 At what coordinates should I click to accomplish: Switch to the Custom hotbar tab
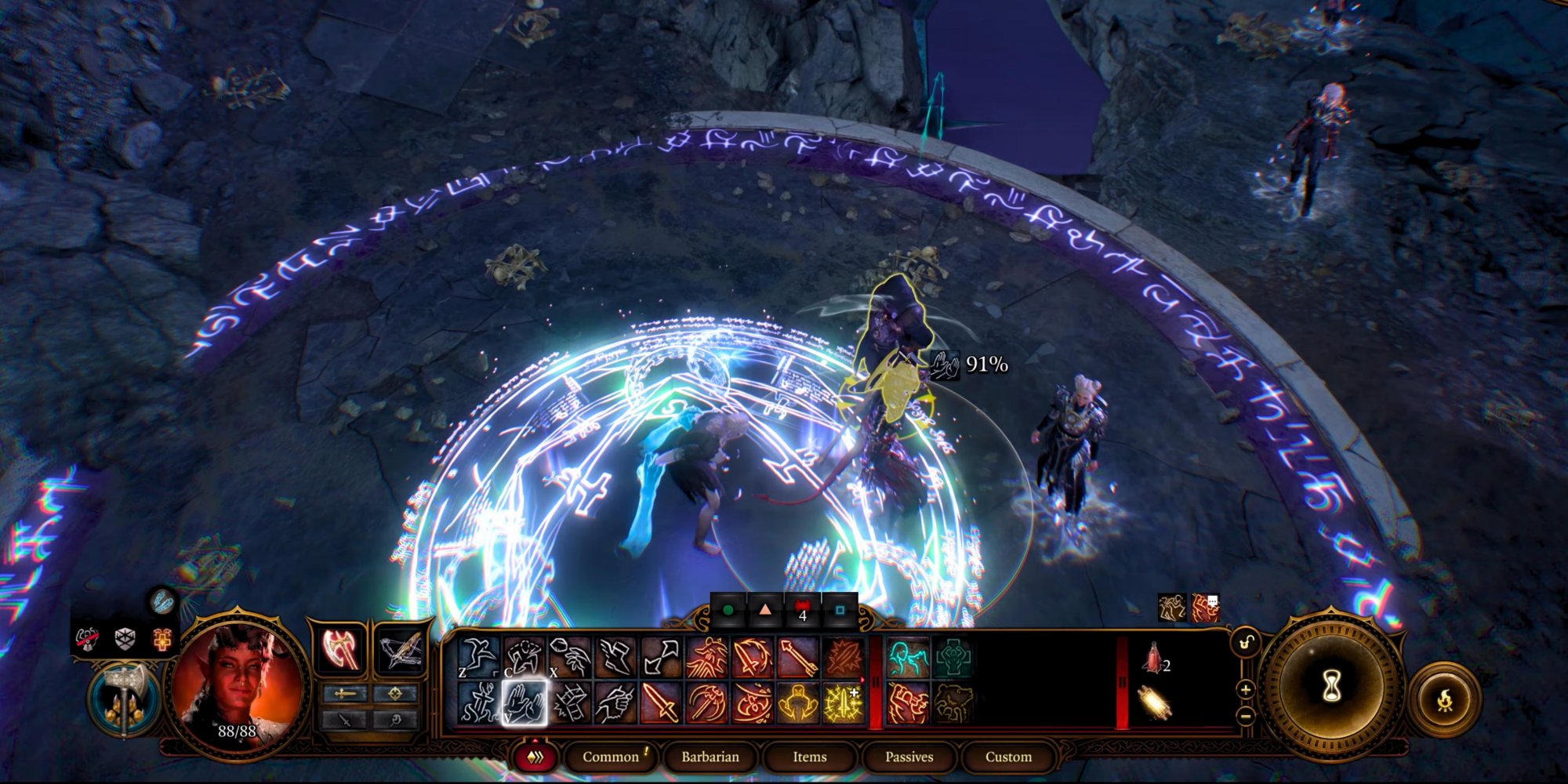(1008, 757)
